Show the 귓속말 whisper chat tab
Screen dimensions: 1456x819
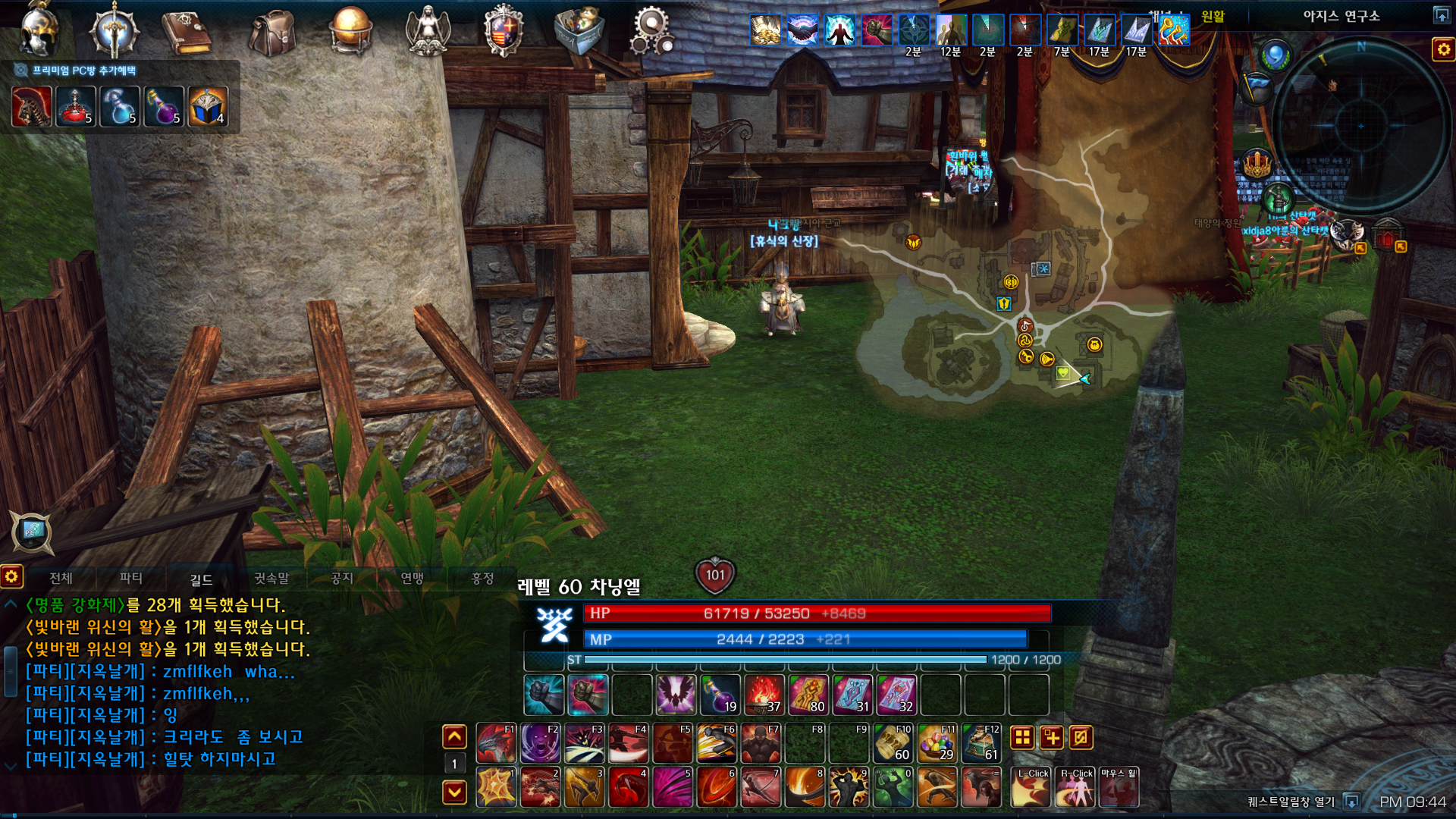click(271, 578)
